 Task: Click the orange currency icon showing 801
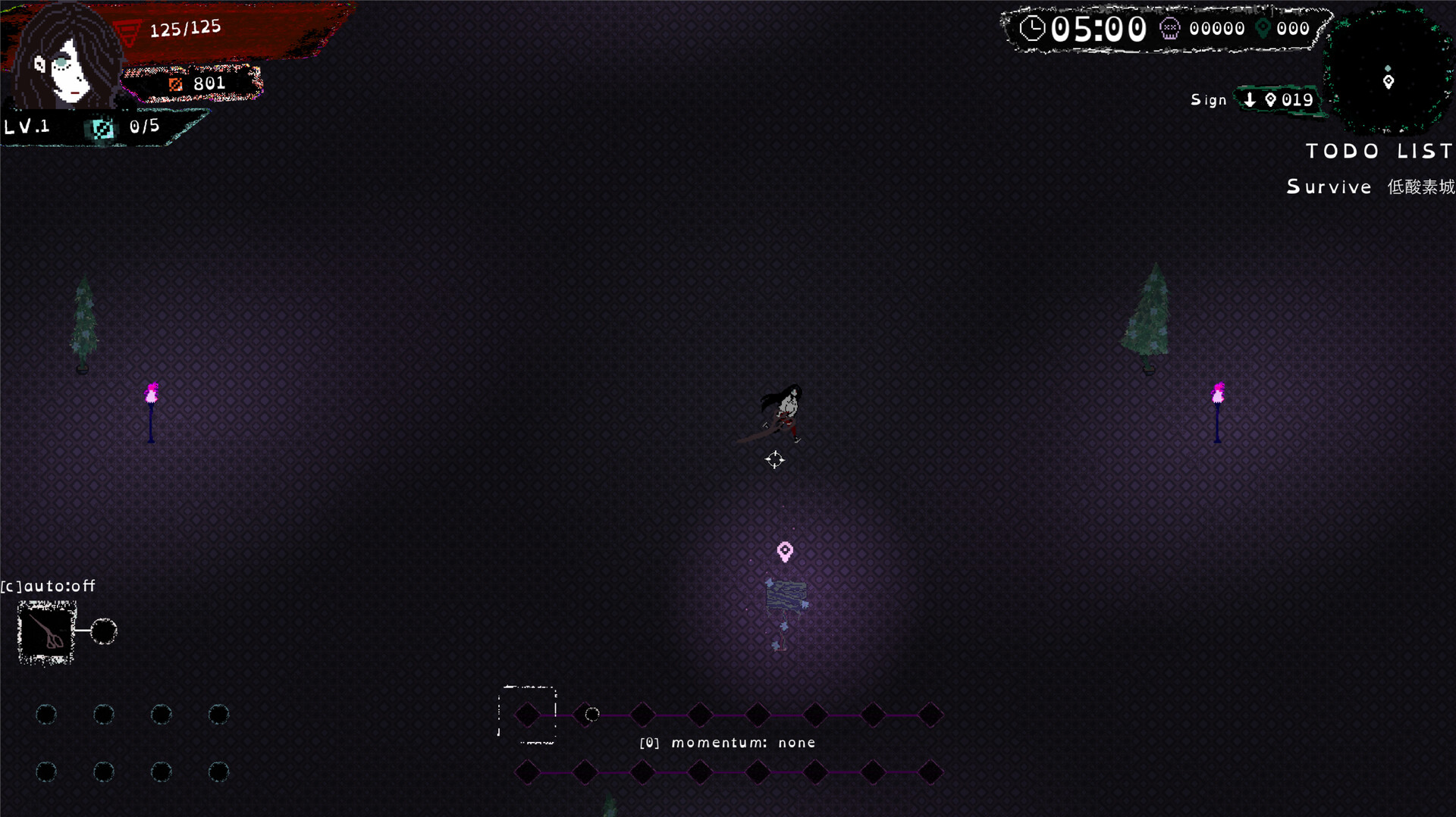pos(177,83)
